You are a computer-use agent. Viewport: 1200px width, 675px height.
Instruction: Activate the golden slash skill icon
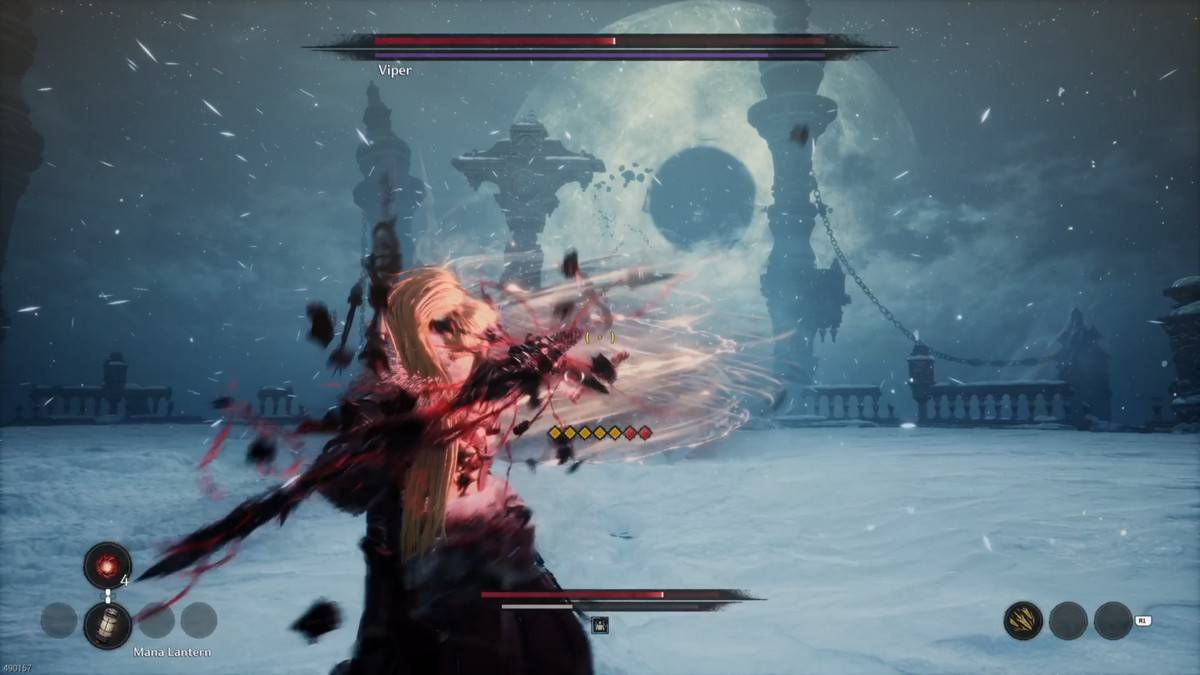(1023, 621)
